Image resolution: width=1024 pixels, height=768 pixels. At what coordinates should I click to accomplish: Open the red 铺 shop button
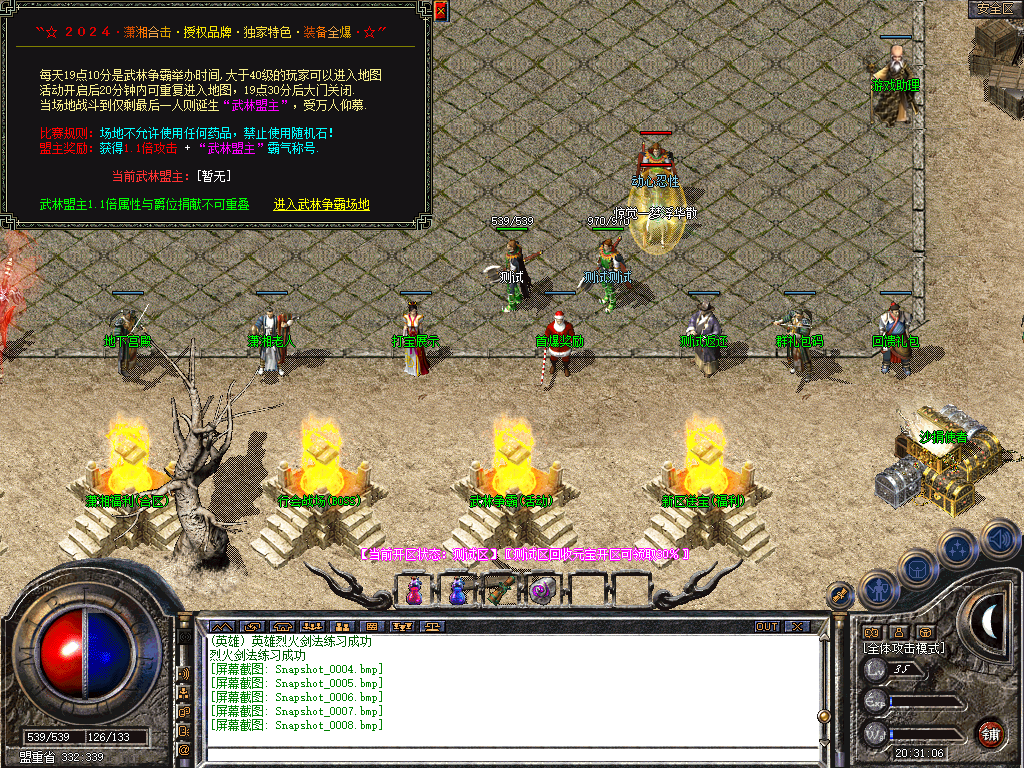pyautogui.click(x=991, y=733)
